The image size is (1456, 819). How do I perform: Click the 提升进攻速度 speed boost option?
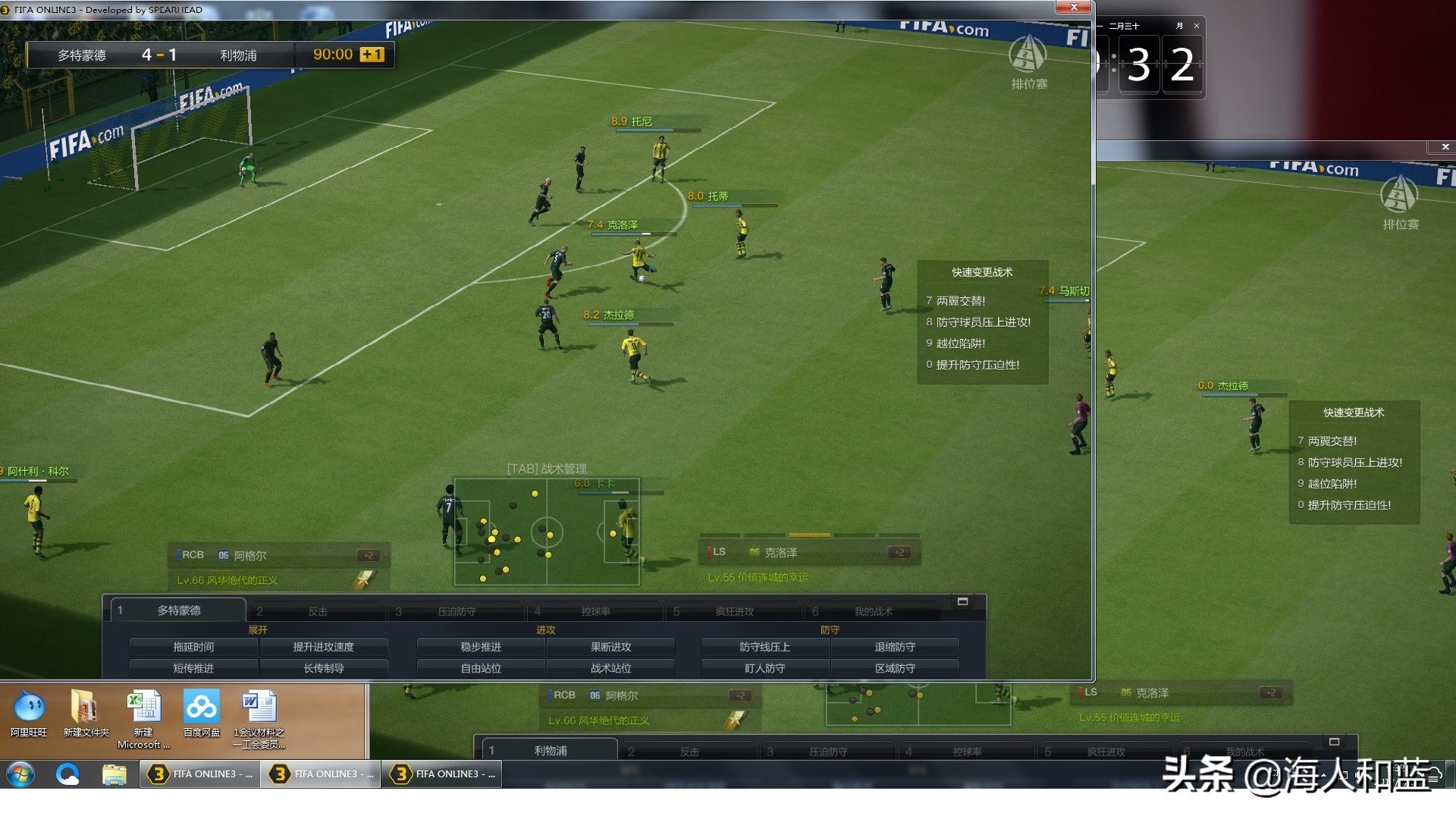325,646
